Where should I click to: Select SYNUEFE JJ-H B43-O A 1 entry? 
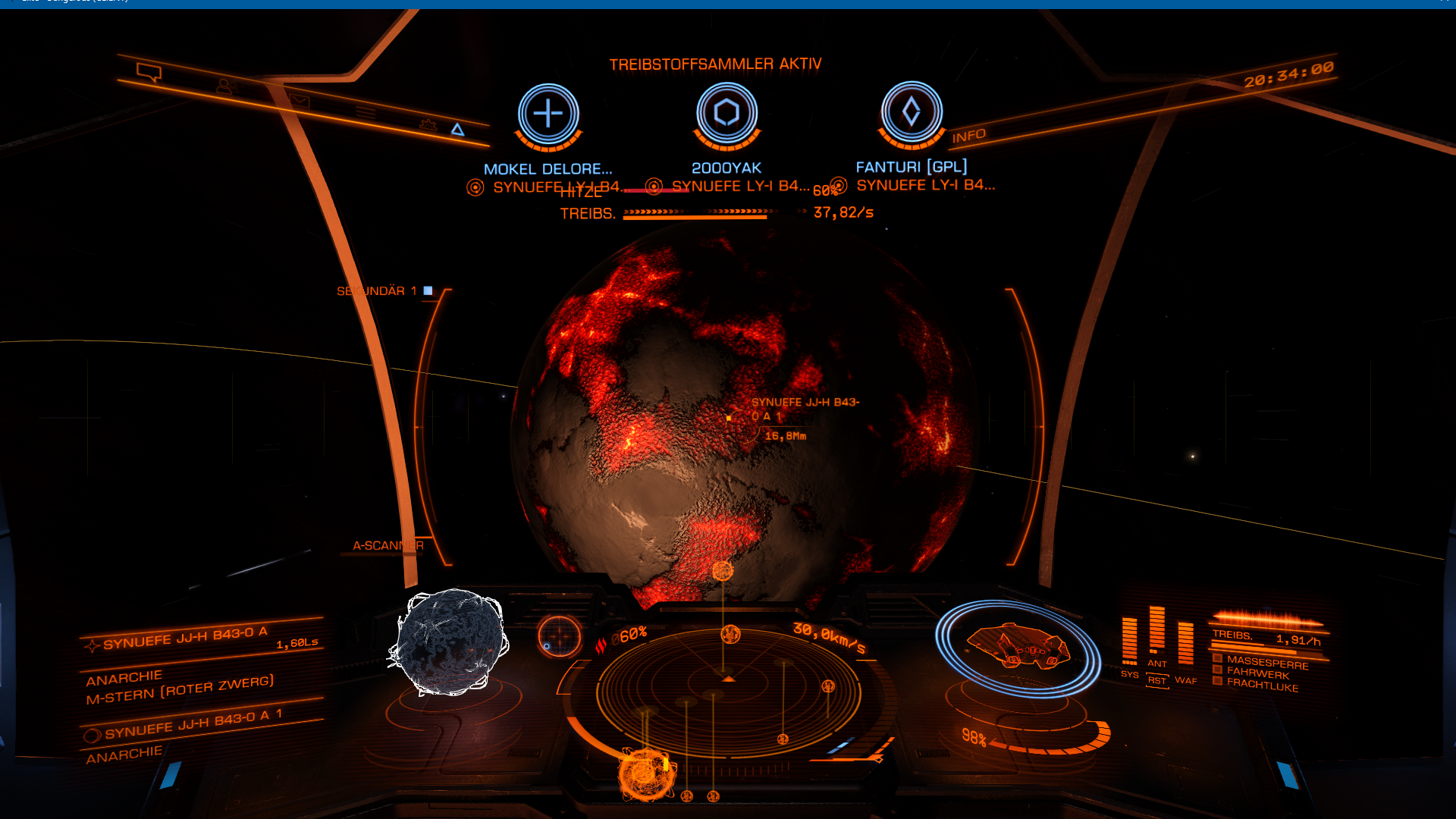pos(193,724)
